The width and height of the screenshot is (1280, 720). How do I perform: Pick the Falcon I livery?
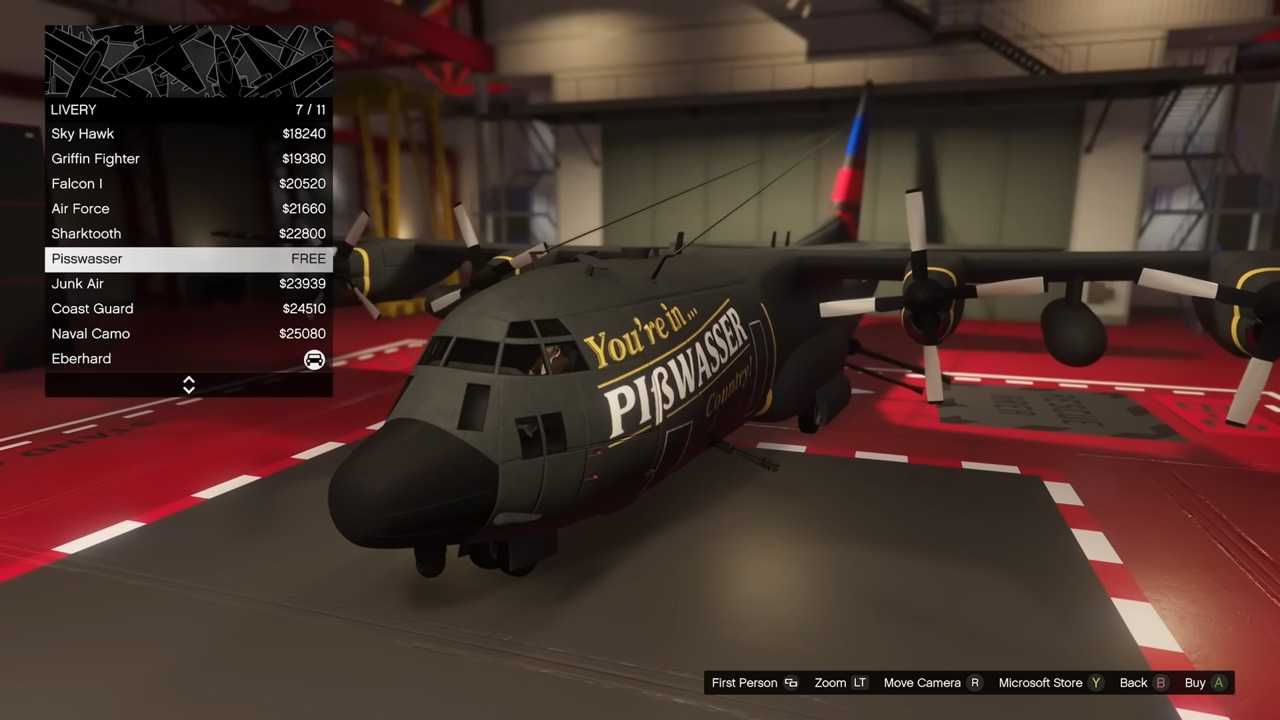188,184
